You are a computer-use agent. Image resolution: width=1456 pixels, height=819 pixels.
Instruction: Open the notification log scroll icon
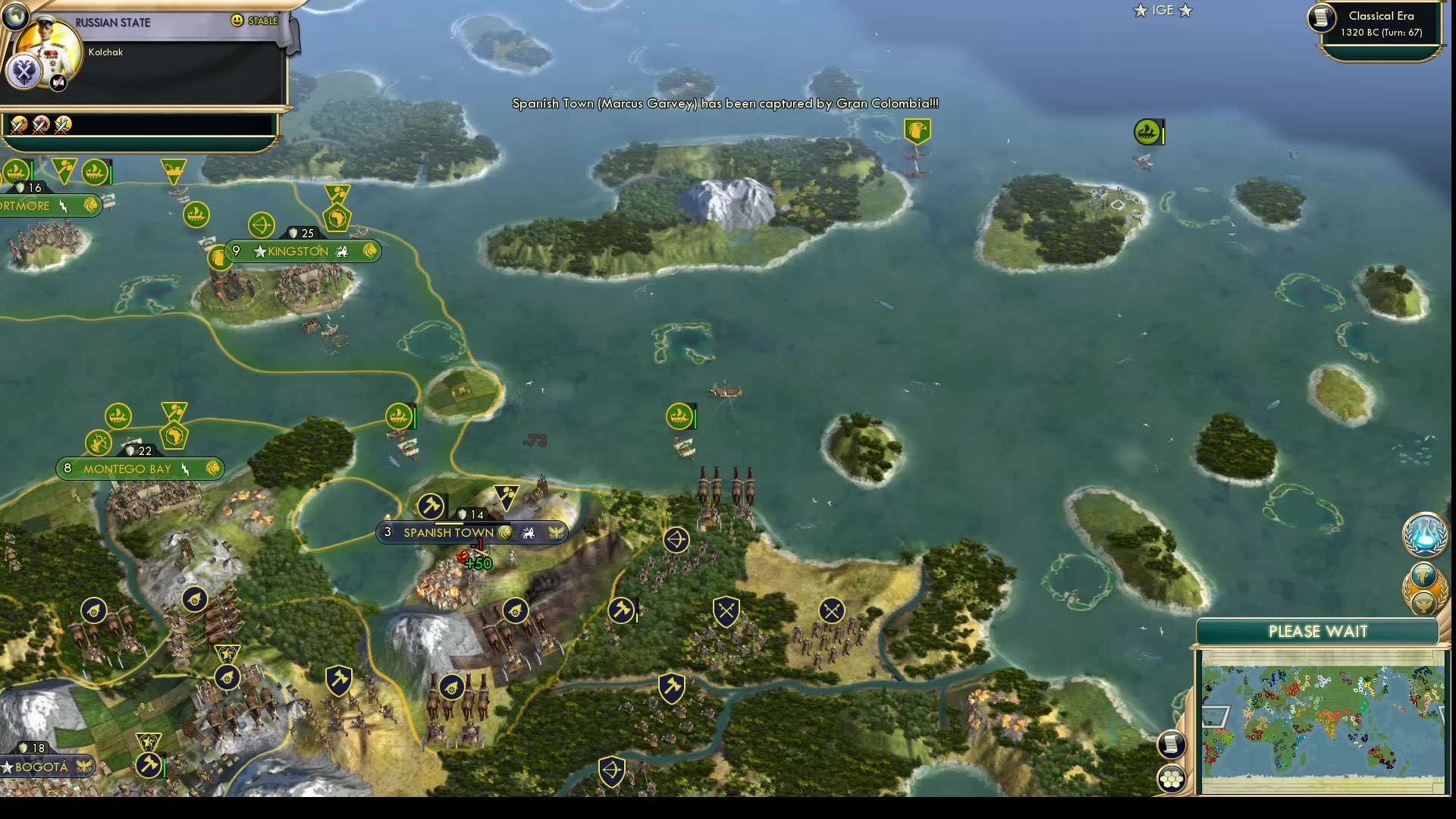point(1172,745)
